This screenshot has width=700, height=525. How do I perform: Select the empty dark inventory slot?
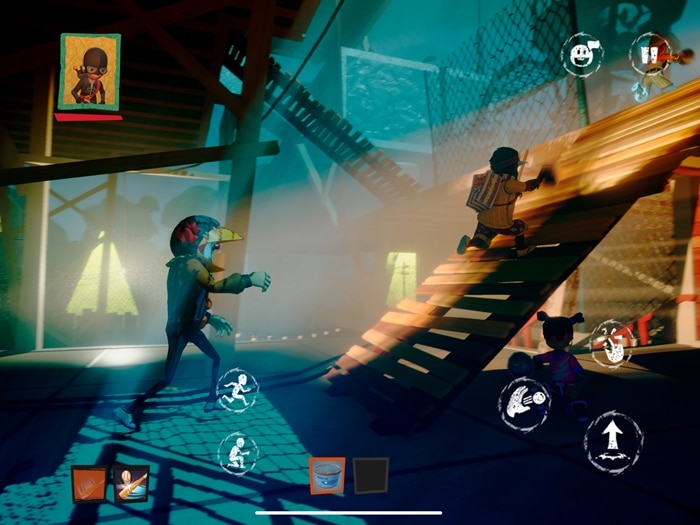tap(371, 476)
